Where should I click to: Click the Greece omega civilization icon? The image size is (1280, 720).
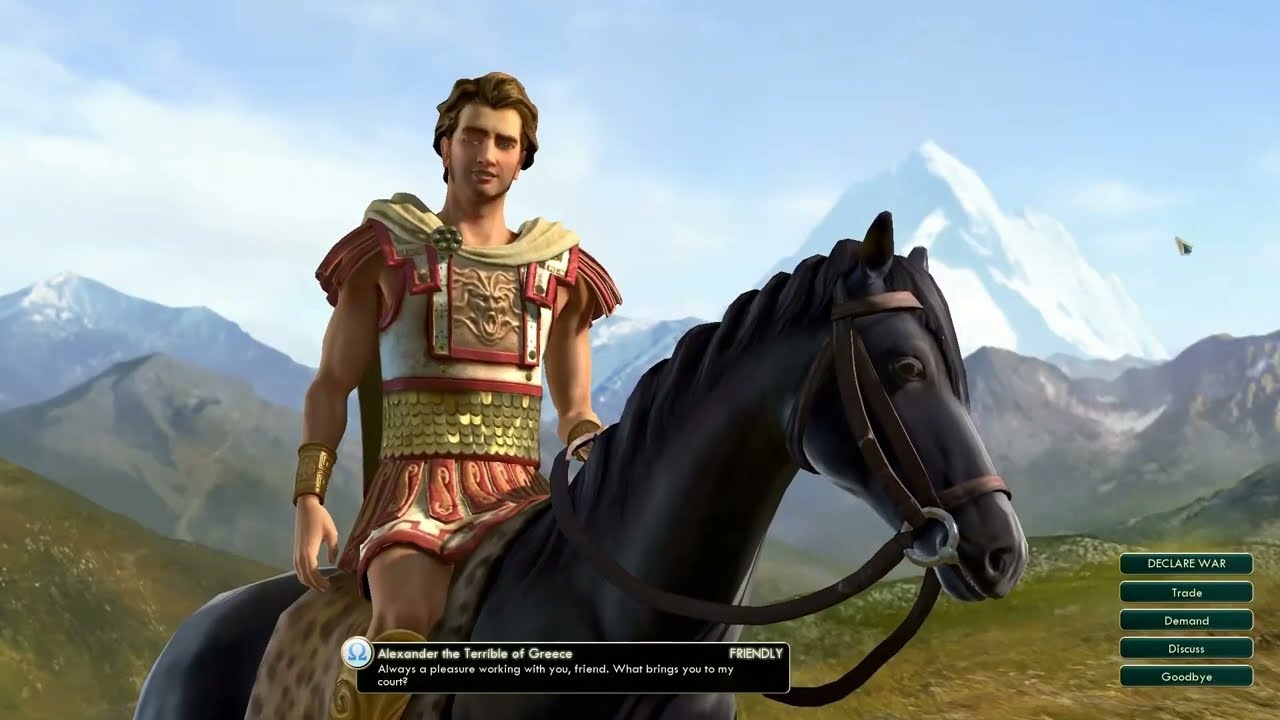pyautogui.click(x=357, y=653)
